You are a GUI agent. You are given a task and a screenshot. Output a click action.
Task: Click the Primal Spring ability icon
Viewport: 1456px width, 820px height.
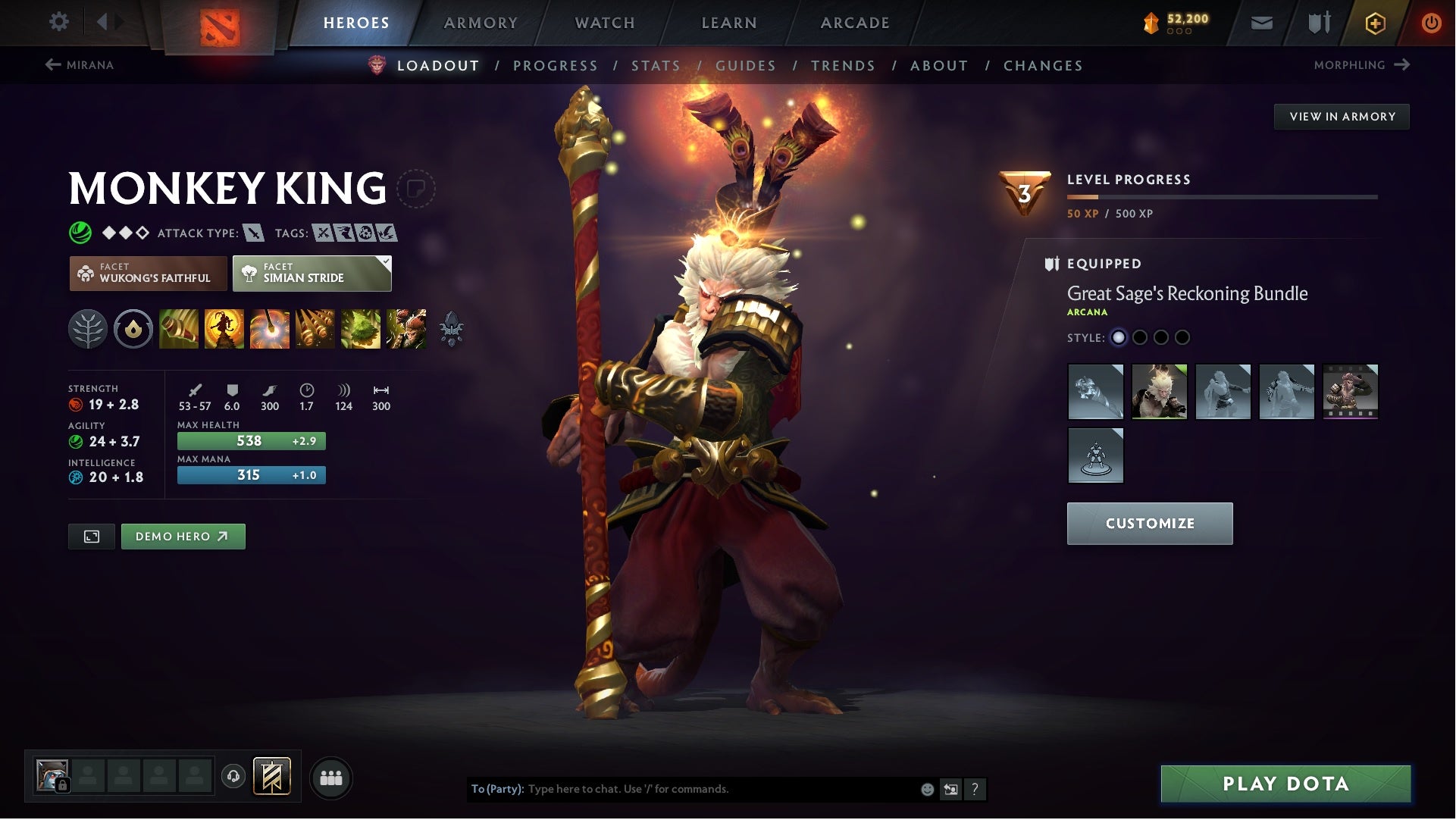point(271,329)
